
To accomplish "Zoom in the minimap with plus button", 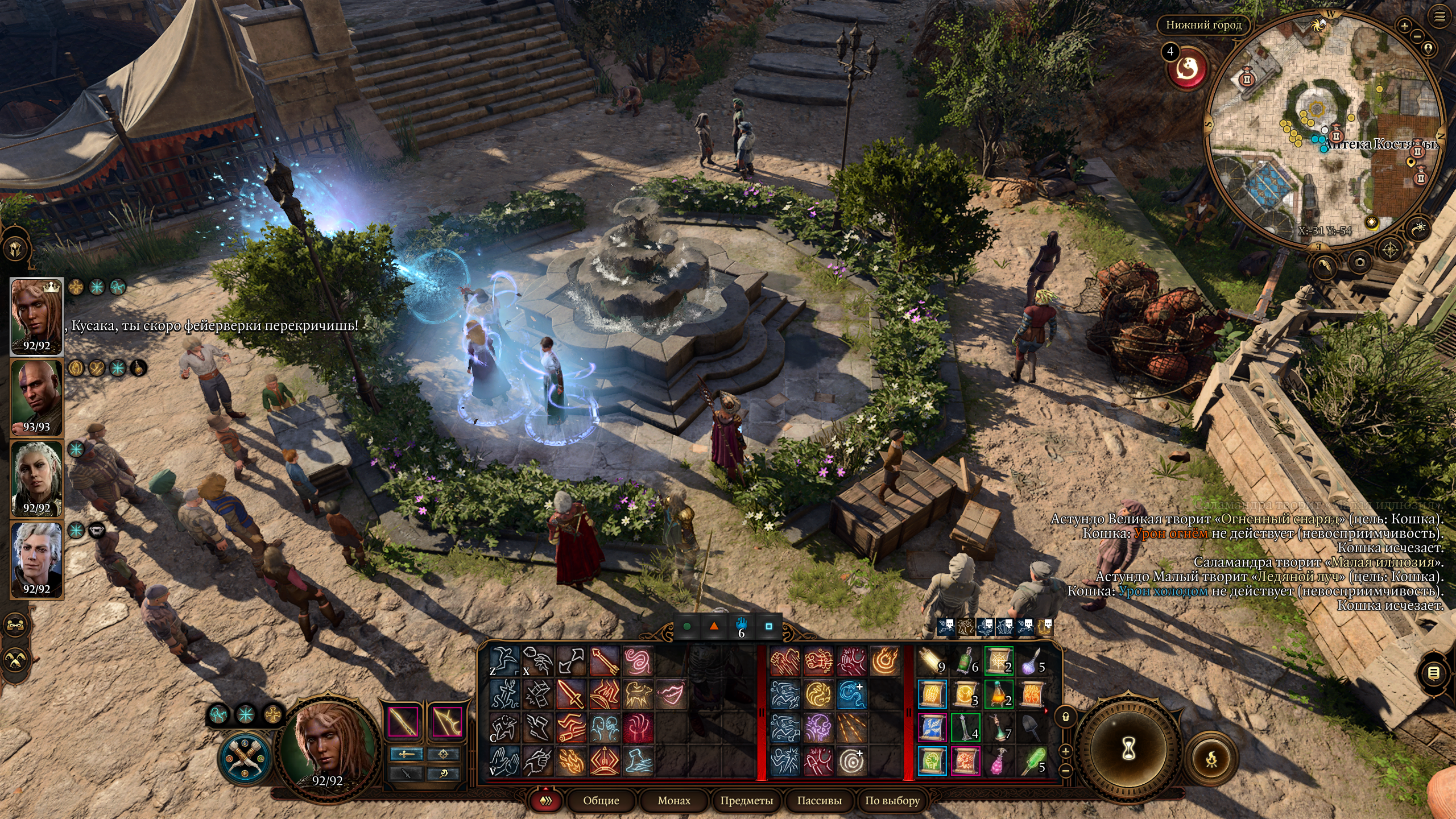I will tap(1404, 26).
